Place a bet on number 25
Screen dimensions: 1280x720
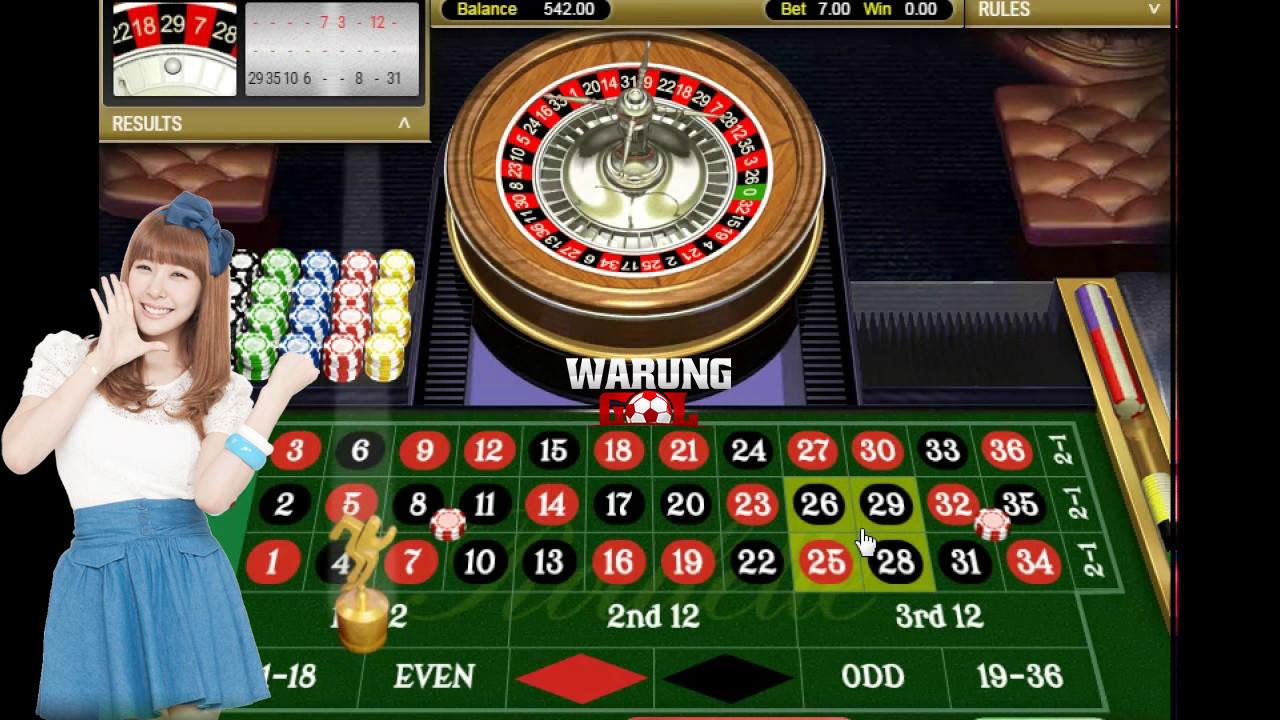(825, 561)
